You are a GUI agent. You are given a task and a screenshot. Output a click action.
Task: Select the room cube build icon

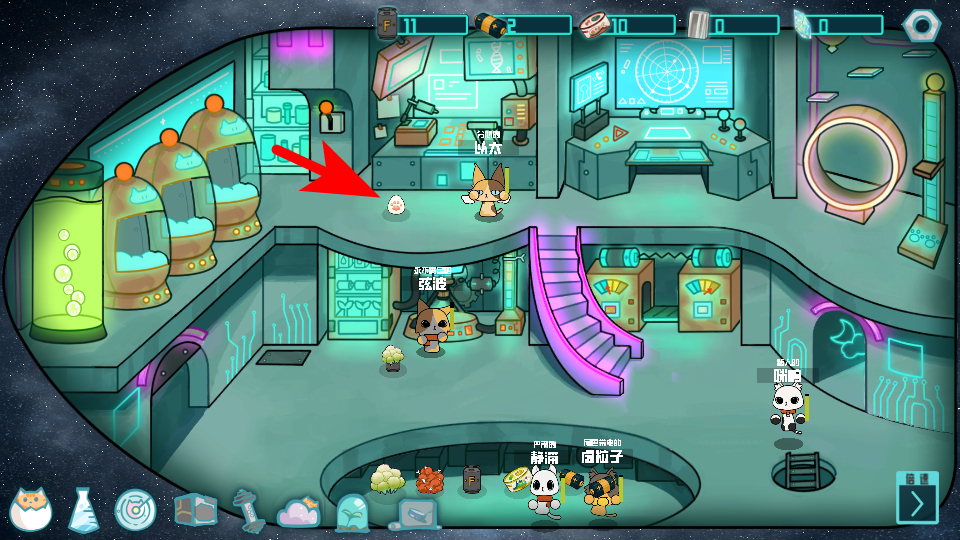tap(195, 510)
